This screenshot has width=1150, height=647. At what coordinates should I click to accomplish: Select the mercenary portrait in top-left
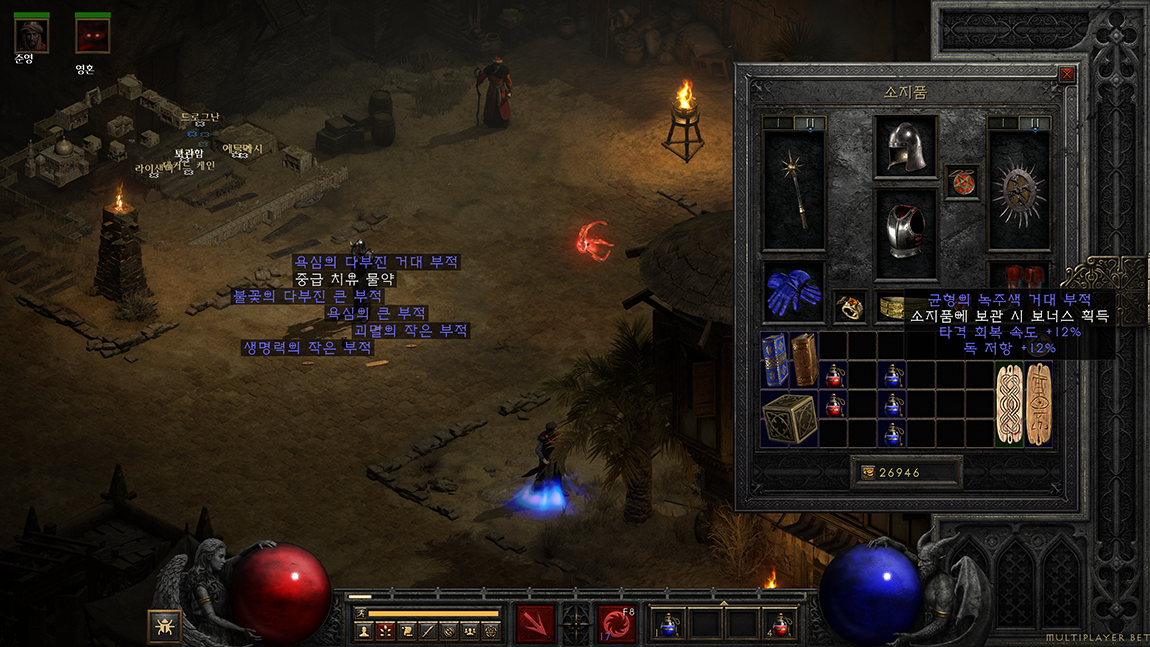pos(30,35)
